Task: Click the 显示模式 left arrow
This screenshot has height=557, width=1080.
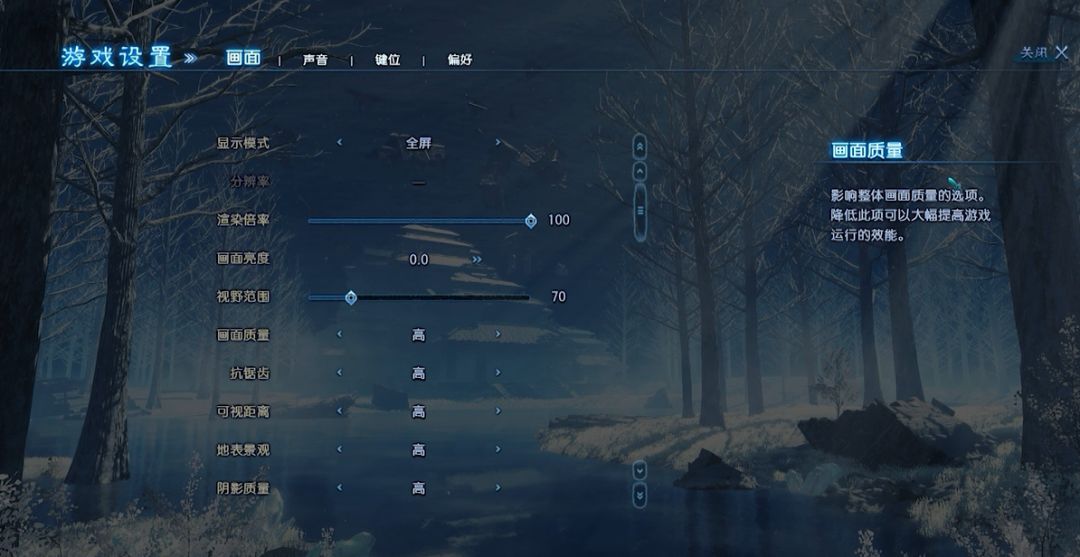Action: (x=339, y=143)
